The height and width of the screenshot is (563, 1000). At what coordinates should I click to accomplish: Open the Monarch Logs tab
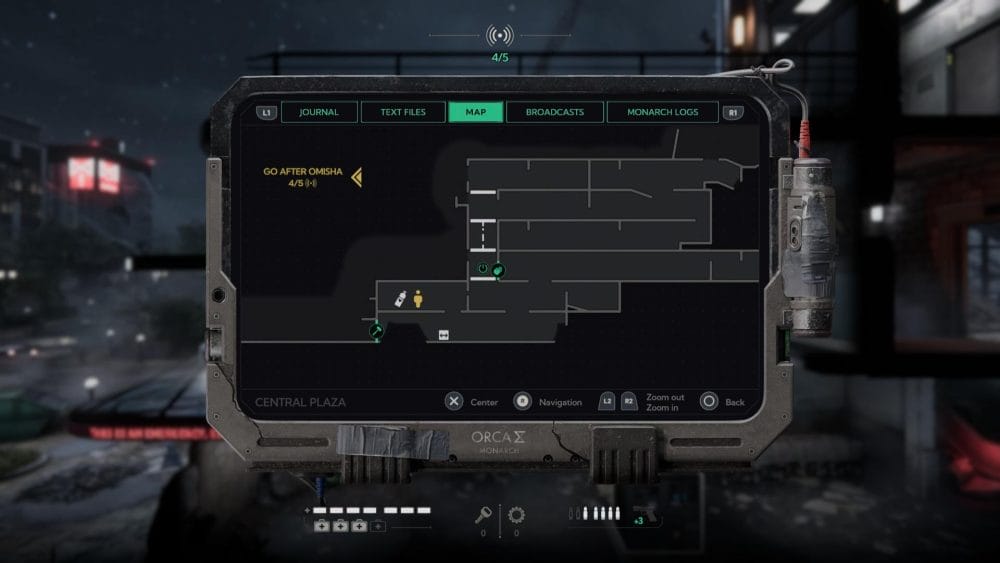[662, 112]
